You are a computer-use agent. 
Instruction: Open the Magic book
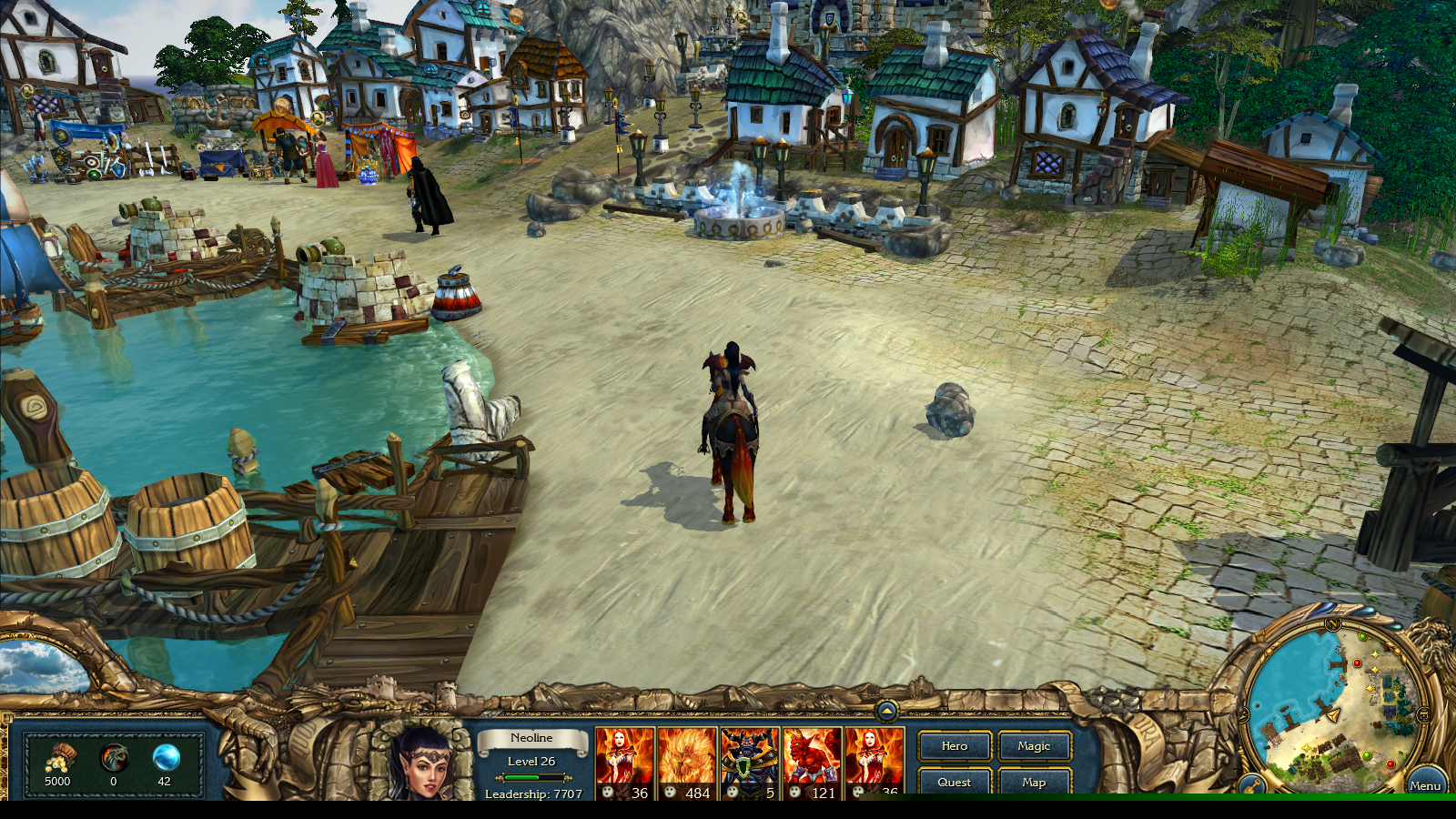(1034, 747)
